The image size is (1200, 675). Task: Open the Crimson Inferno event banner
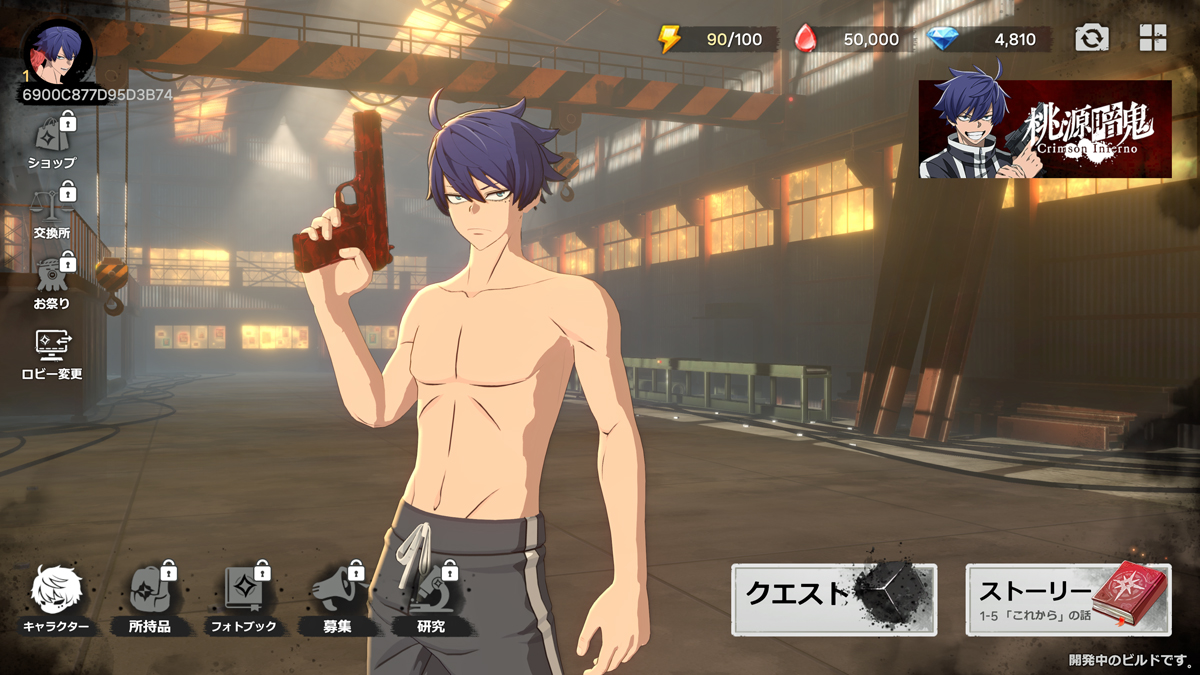point(1045,130)
